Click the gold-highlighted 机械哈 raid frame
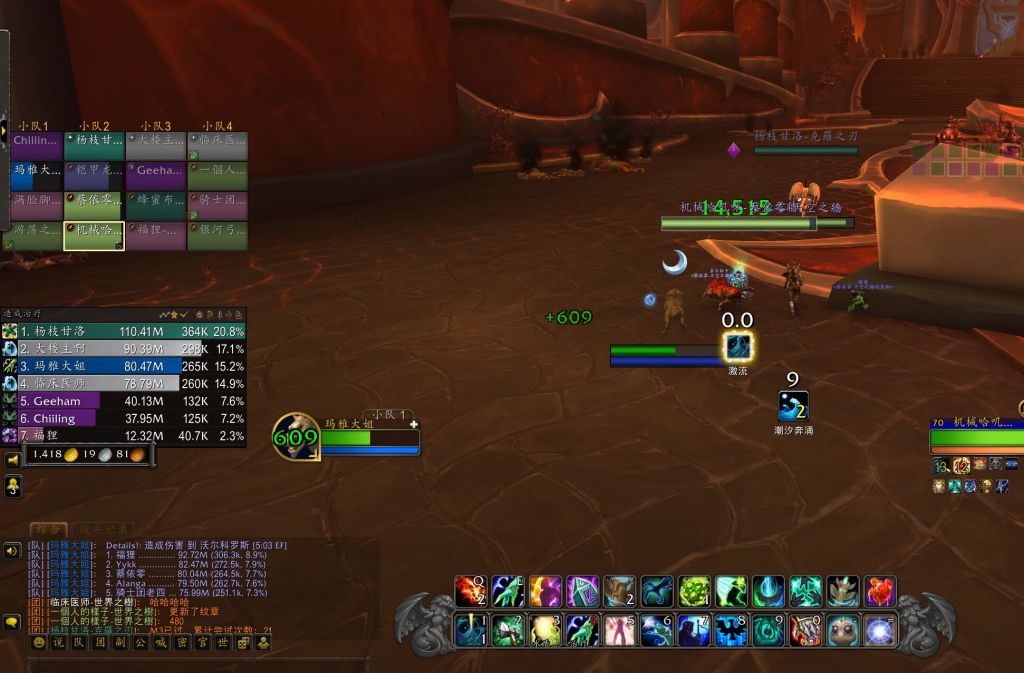This screenshot has width=1024, height=673. coord(94,235)
